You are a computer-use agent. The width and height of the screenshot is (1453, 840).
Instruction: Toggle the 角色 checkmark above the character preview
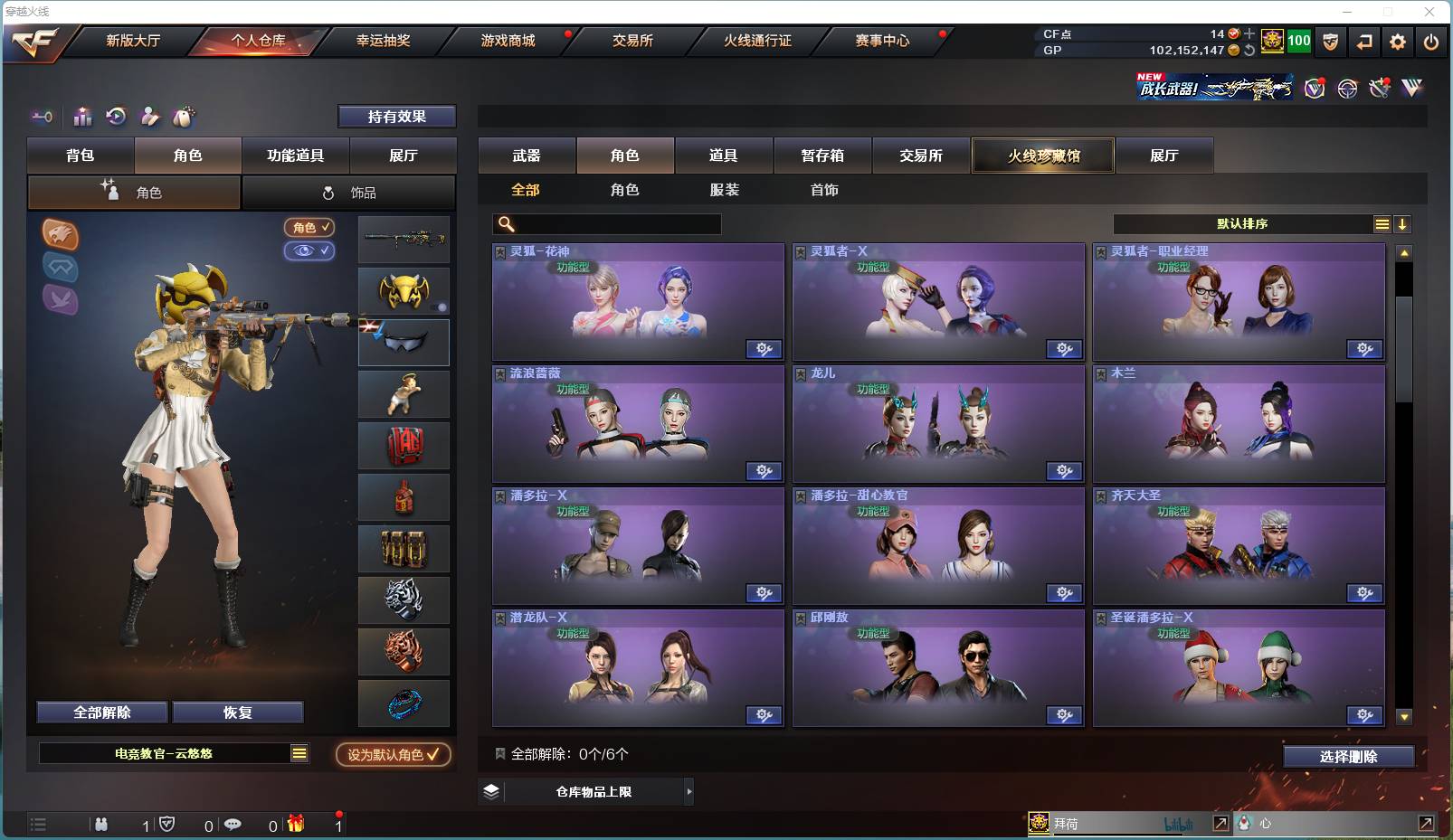point(309,228)
